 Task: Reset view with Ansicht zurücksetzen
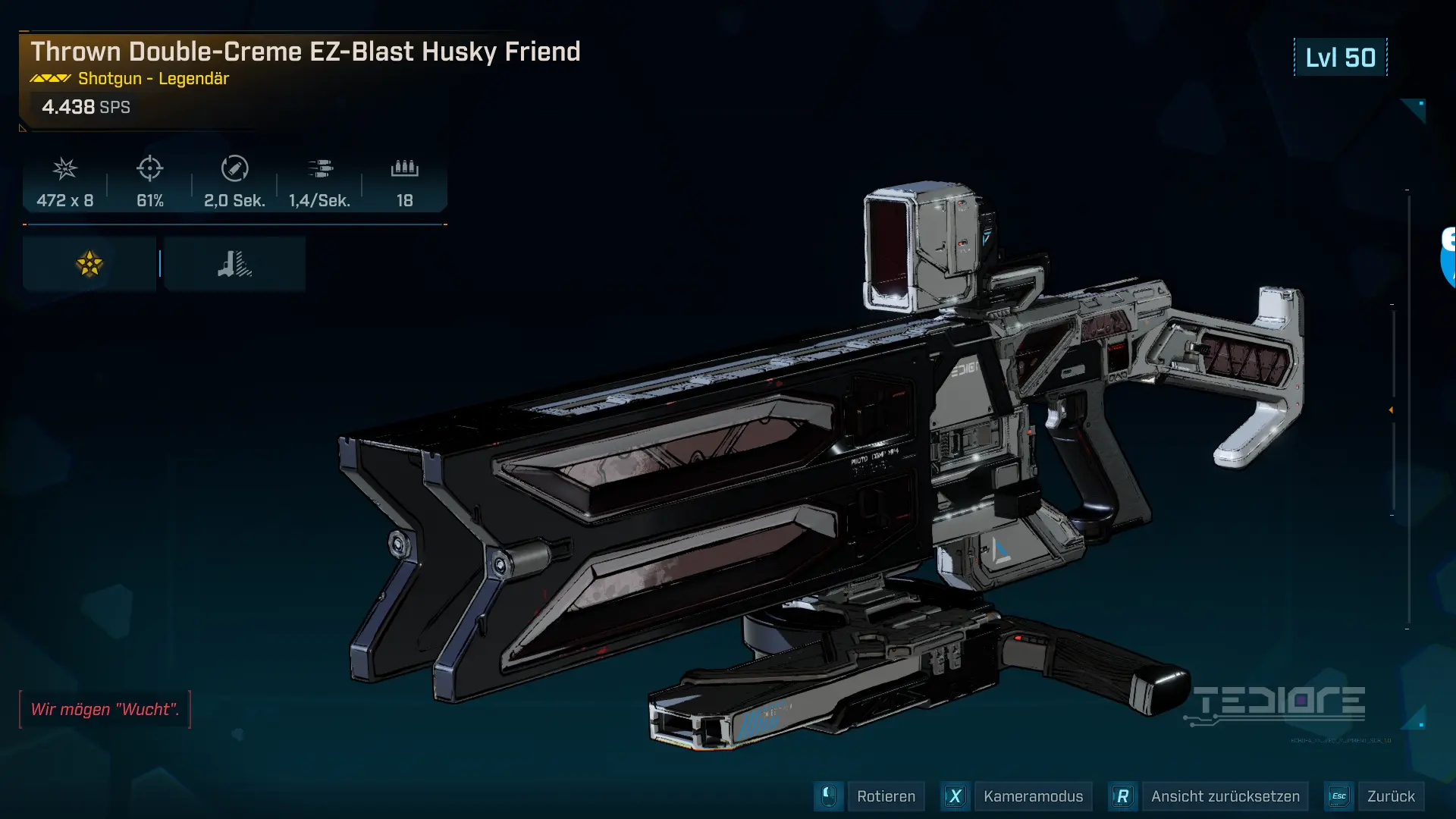(x=1224, y=796)
